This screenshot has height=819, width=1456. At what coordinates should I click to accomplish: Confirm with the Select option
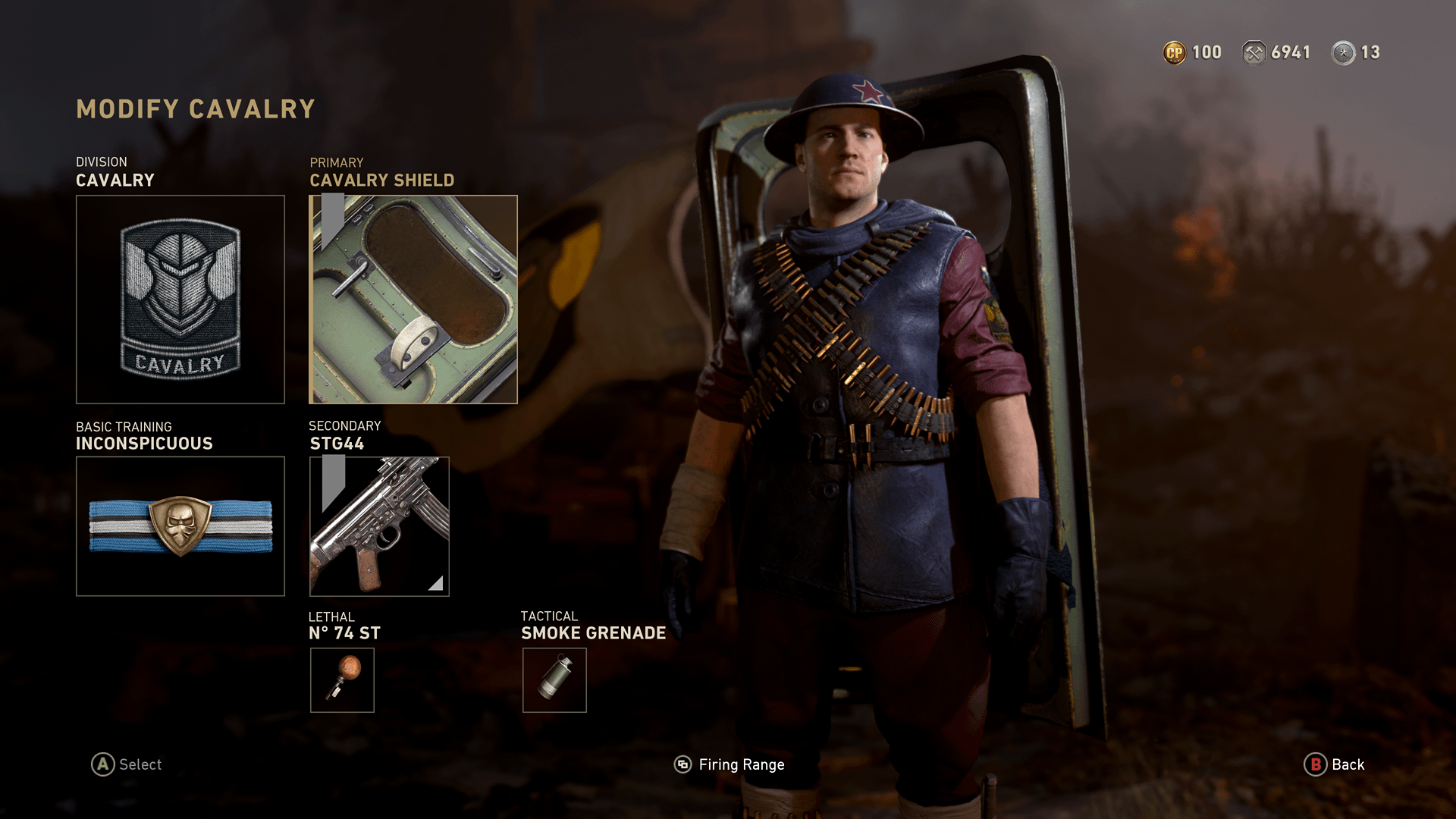127,764
